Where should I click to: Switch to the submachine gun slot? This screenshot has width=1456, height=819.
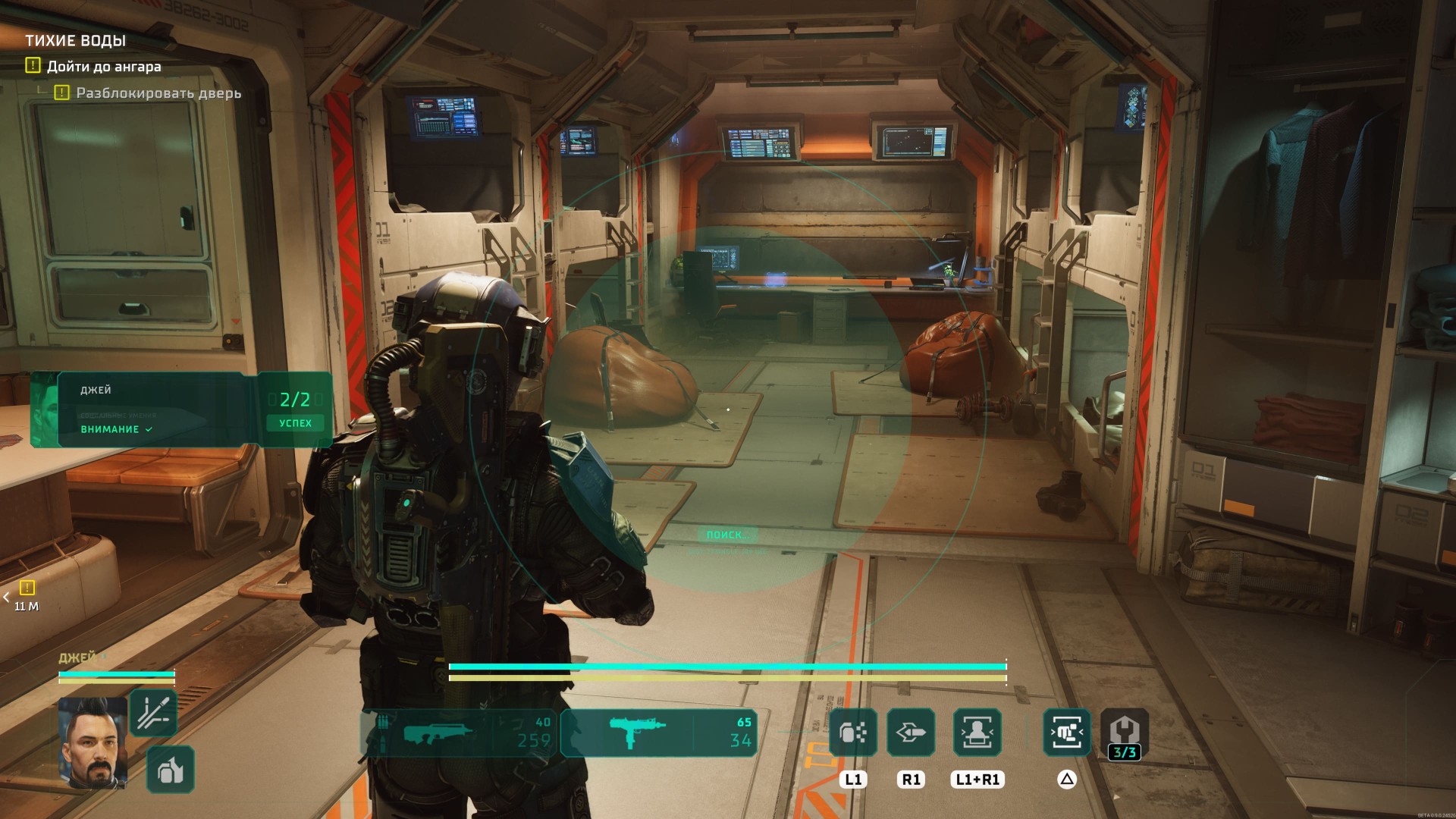pyautogui.click(x=658, y=733)
